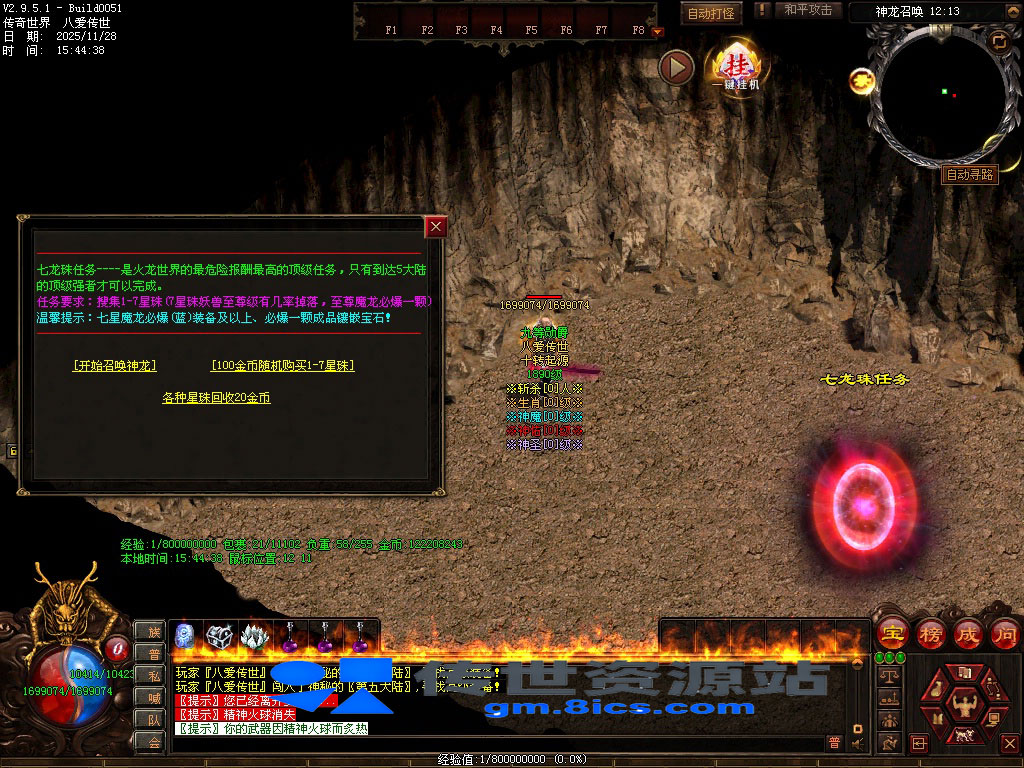Select the 私 private chat channel tab
This screenshot has height=768, width=1024.
point(151,675)
